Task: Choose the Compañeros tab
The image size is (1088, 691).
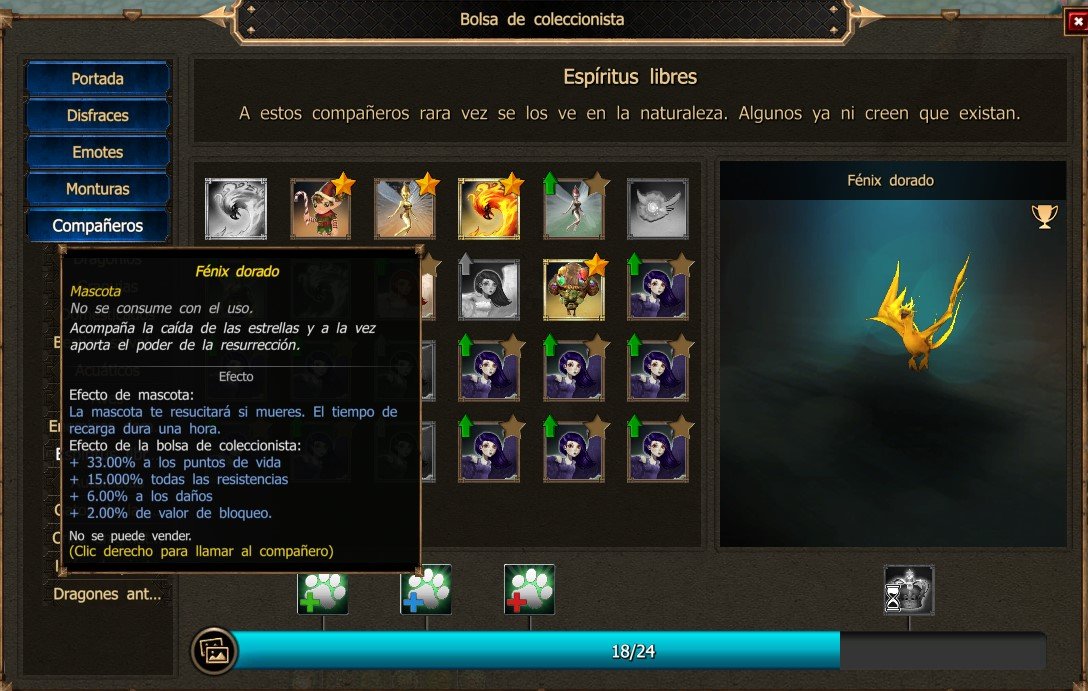Action: [x=97, y=225]
